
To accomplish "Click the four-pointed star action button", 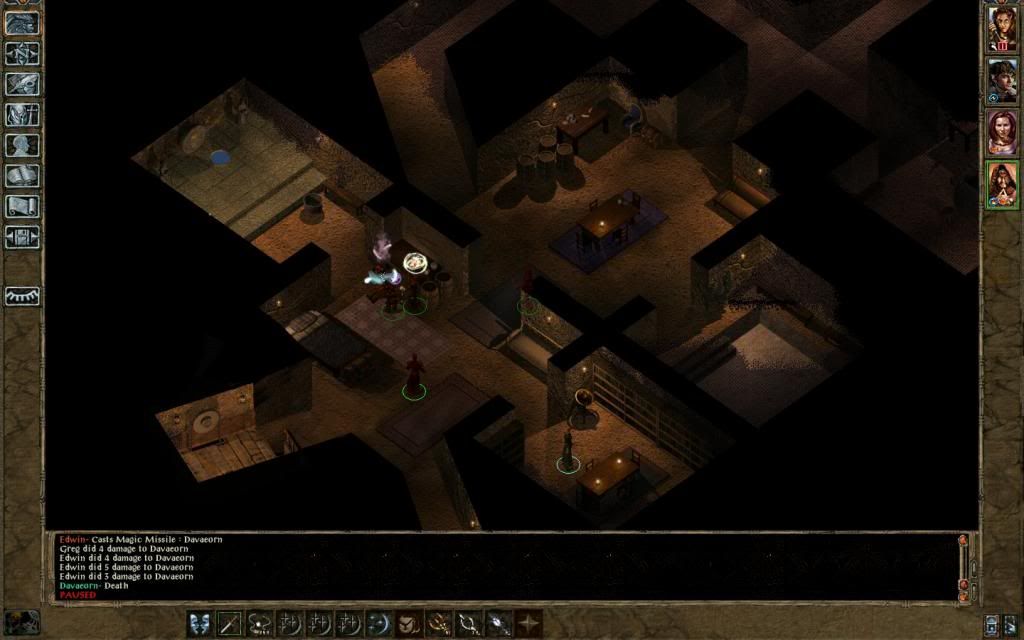I will tap(528, 623).
